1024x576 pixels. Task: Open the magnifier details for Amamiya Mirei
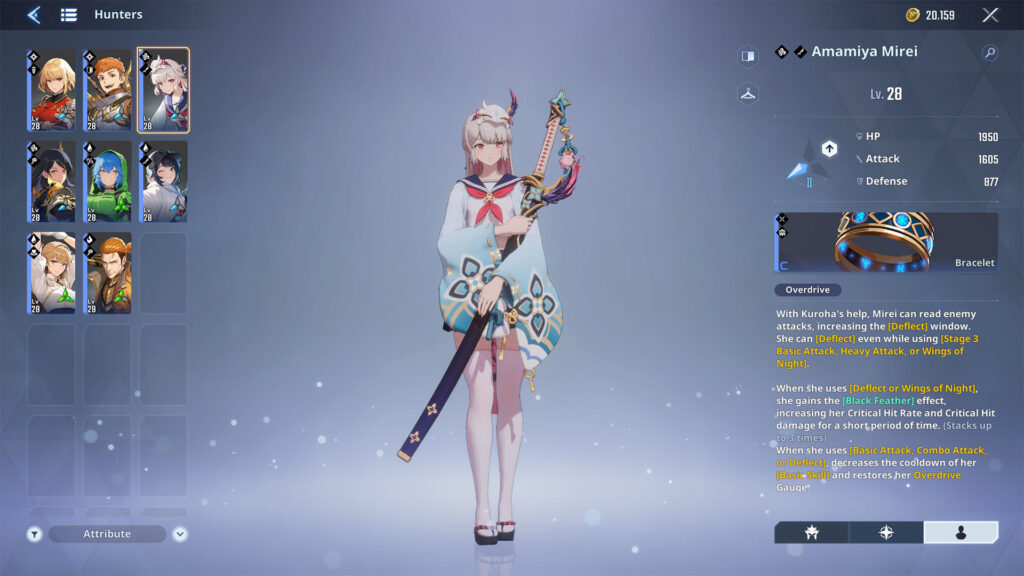coord(990,52)
